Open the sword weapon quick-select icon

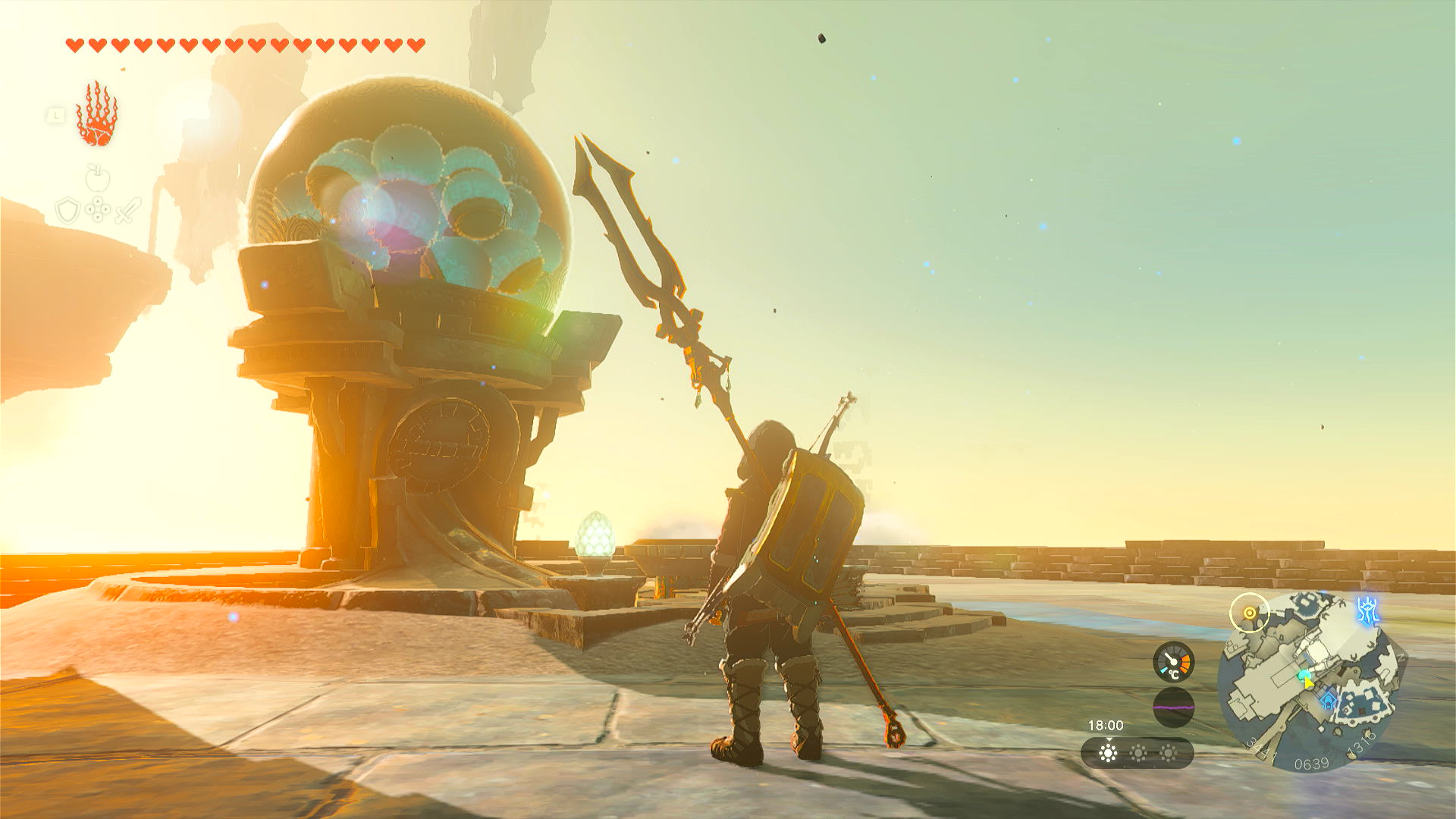coord(128,210)
